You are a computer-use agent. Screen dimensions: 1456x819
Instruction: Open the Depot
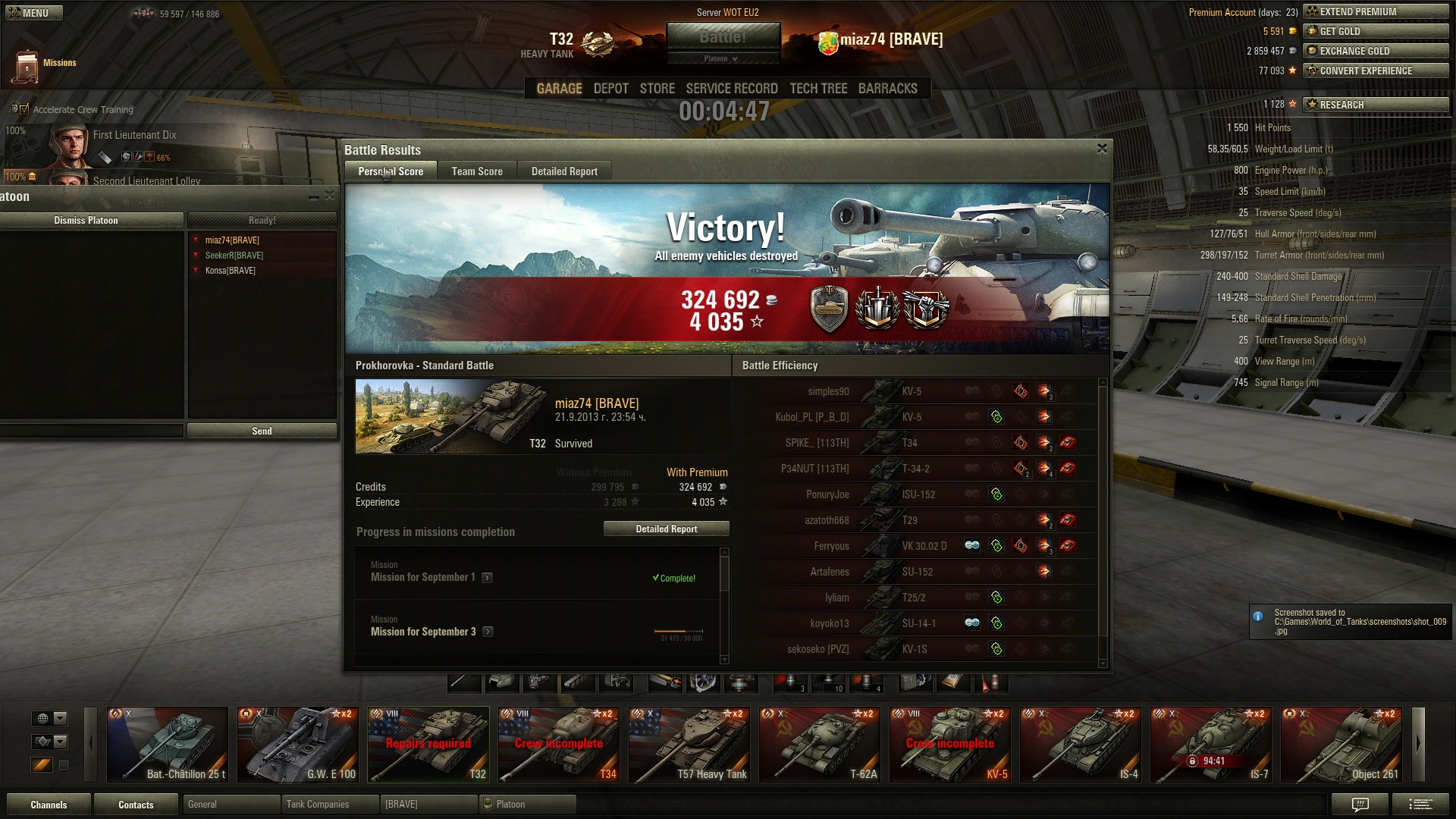610,89
